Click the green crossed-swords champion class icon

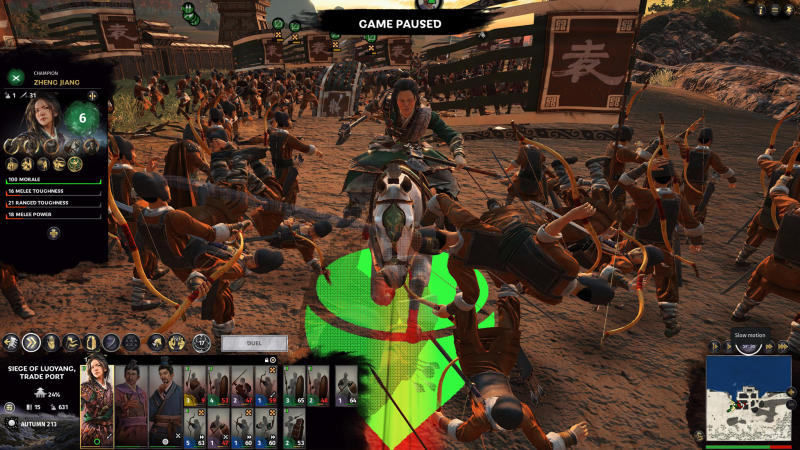coord(15,78)
